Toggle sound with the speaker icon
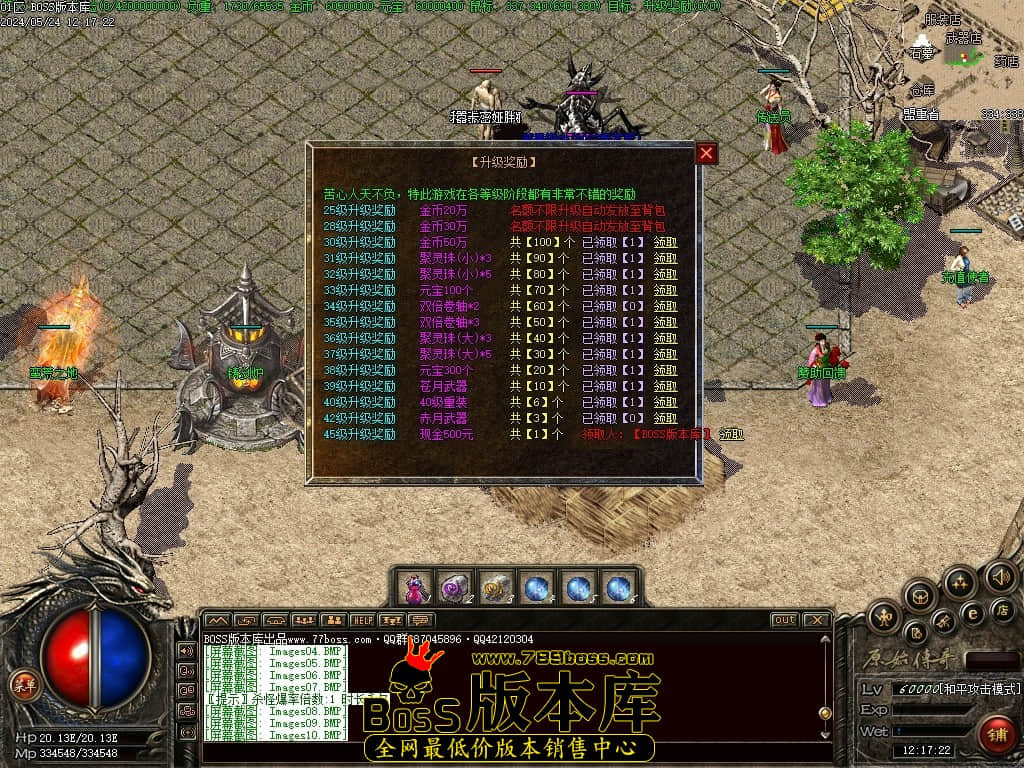Screen dimensions: 1024x768 click(1000, 577)
